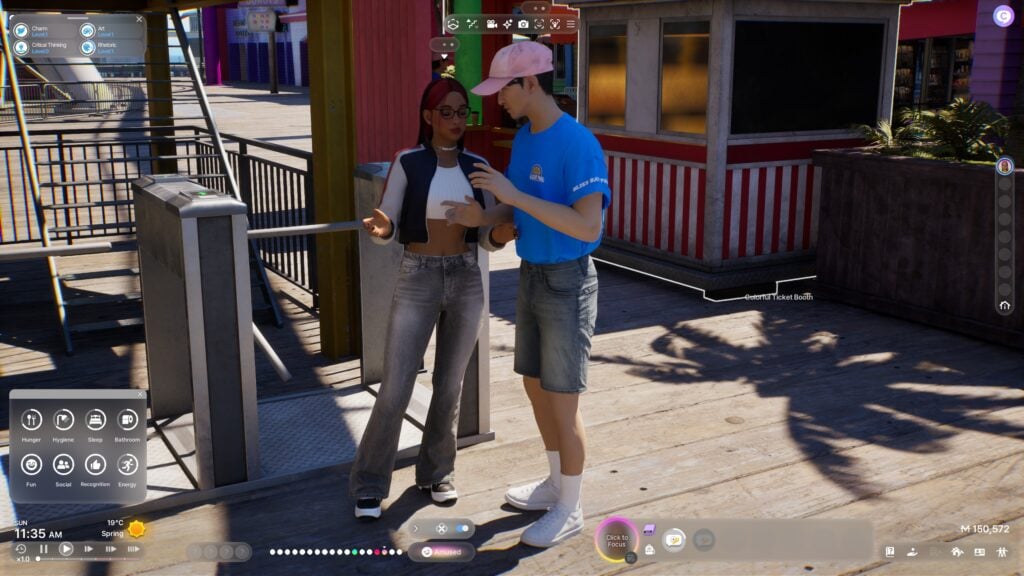Screen dimensions: 1024x576
Task: Select the Sleep need icon
Action: click(x=95, y=420)
